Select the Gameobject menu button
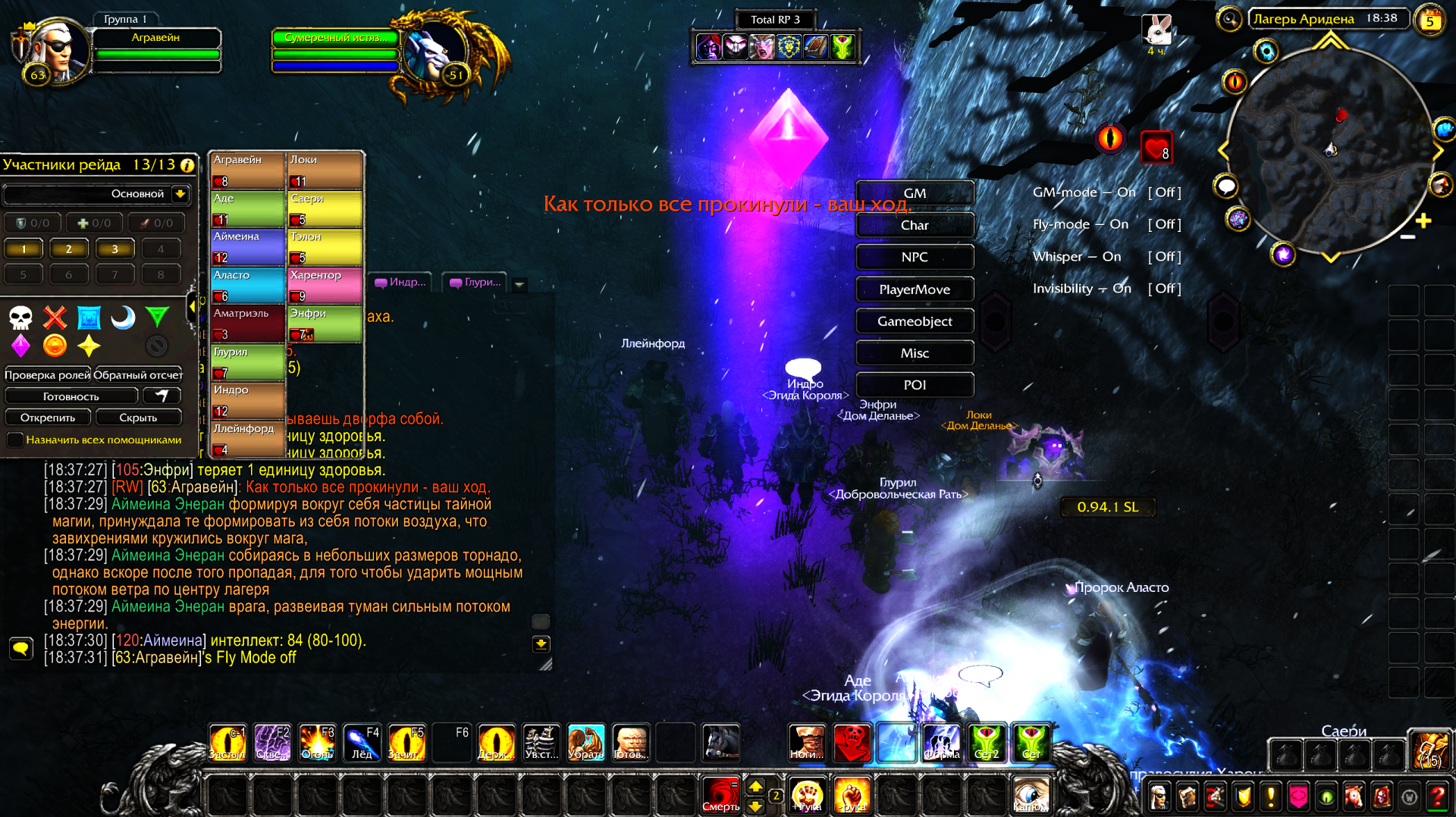Image resolution: width=1456 pixels, height=817 pixels. (x=915, y=321)
